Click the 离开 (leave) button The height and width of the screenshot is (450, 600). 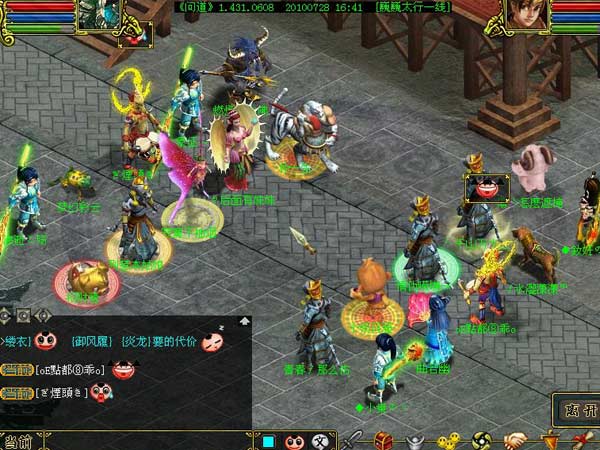click(578, 408)
